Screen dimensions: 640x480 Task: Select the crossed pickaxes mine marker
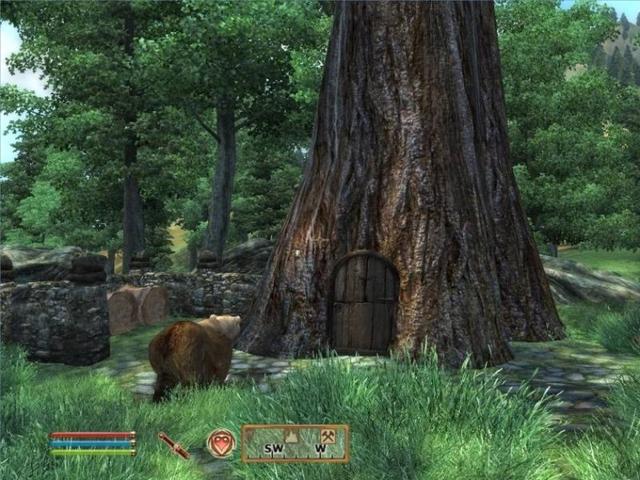326,436
